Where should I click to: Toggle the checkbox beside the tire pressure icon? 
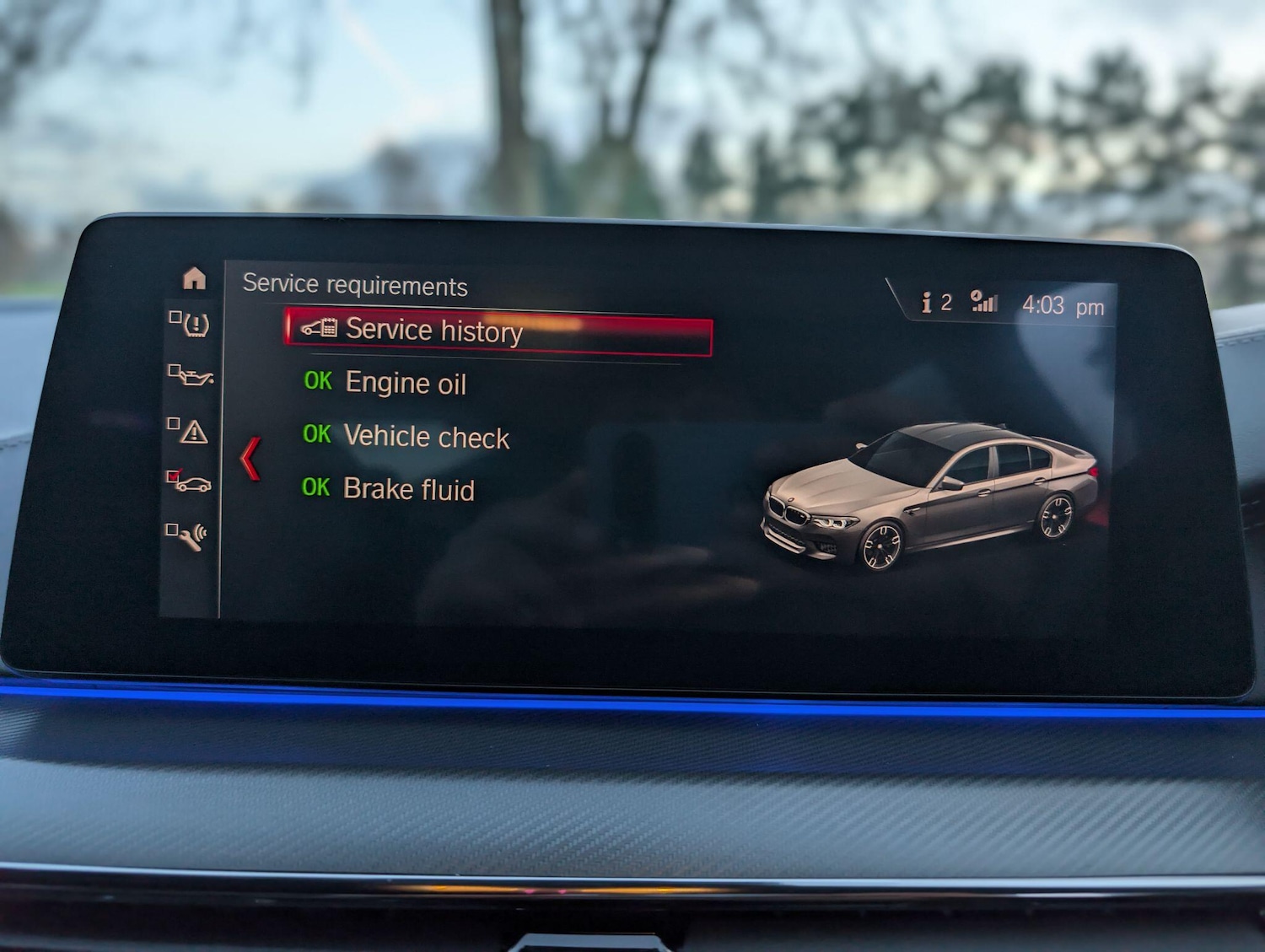pyautogui.click(x=175, y=317)
